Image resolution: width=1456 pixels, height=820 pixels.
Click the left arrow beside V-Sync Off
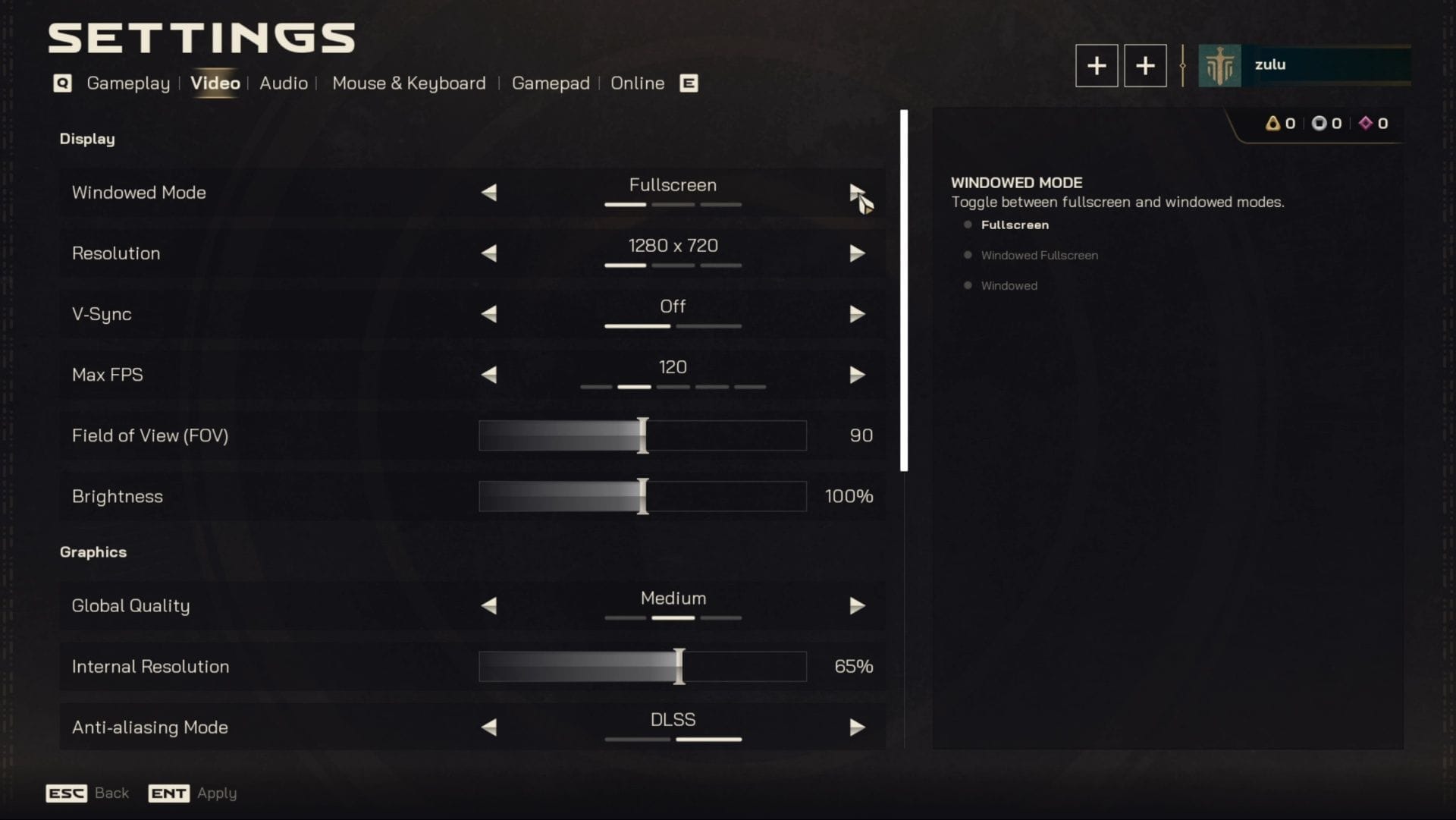488,314
